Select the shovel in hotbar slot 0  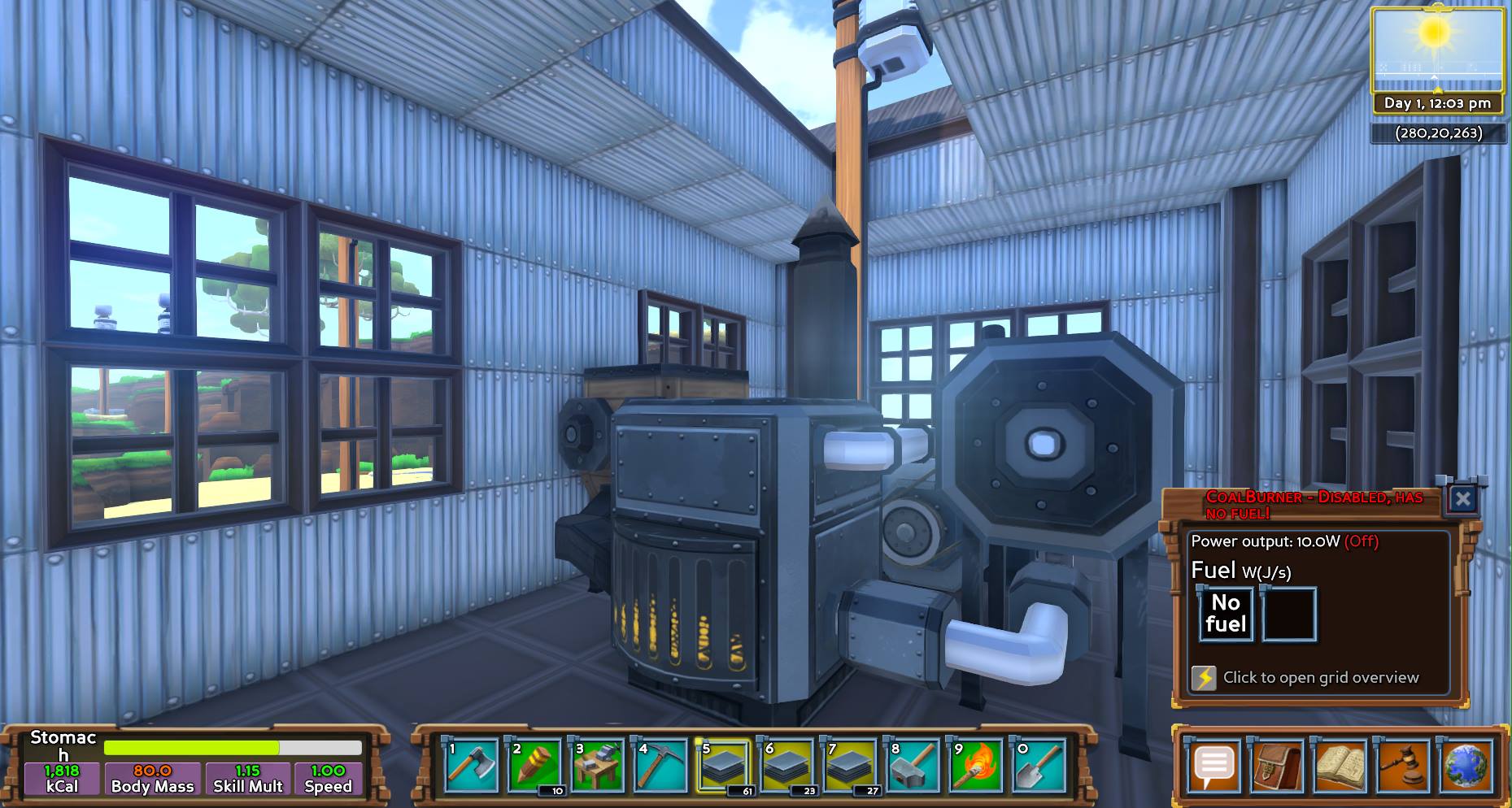(1039, 766)
